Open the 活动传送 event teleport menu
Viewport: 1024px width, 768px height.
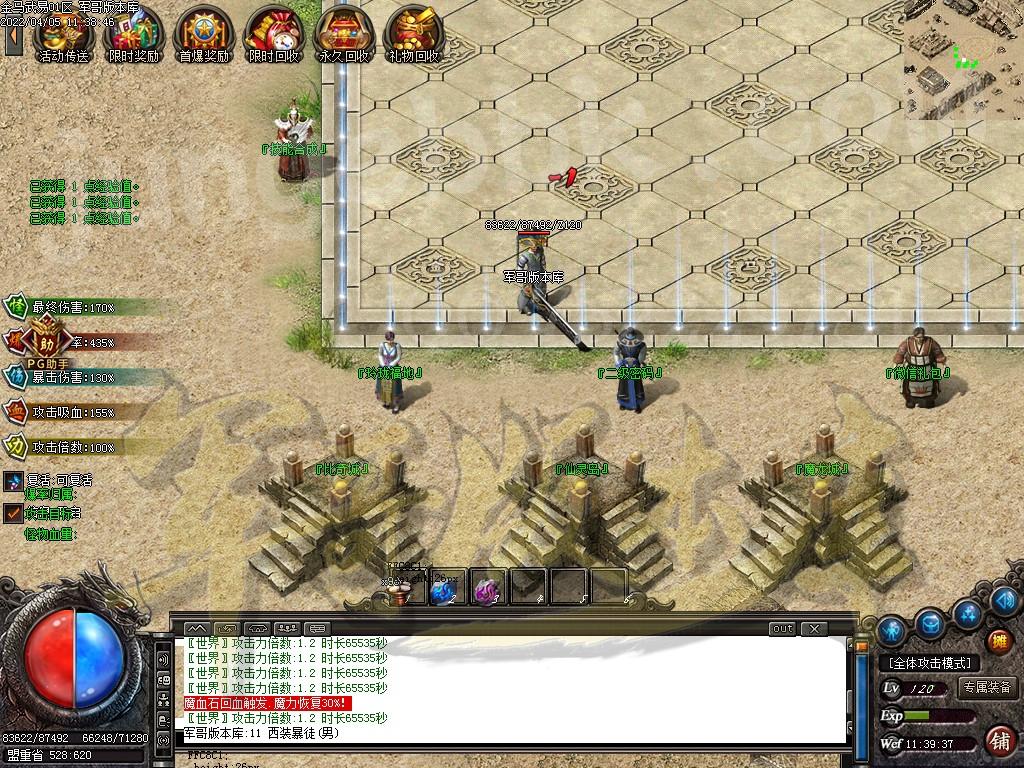62,33
